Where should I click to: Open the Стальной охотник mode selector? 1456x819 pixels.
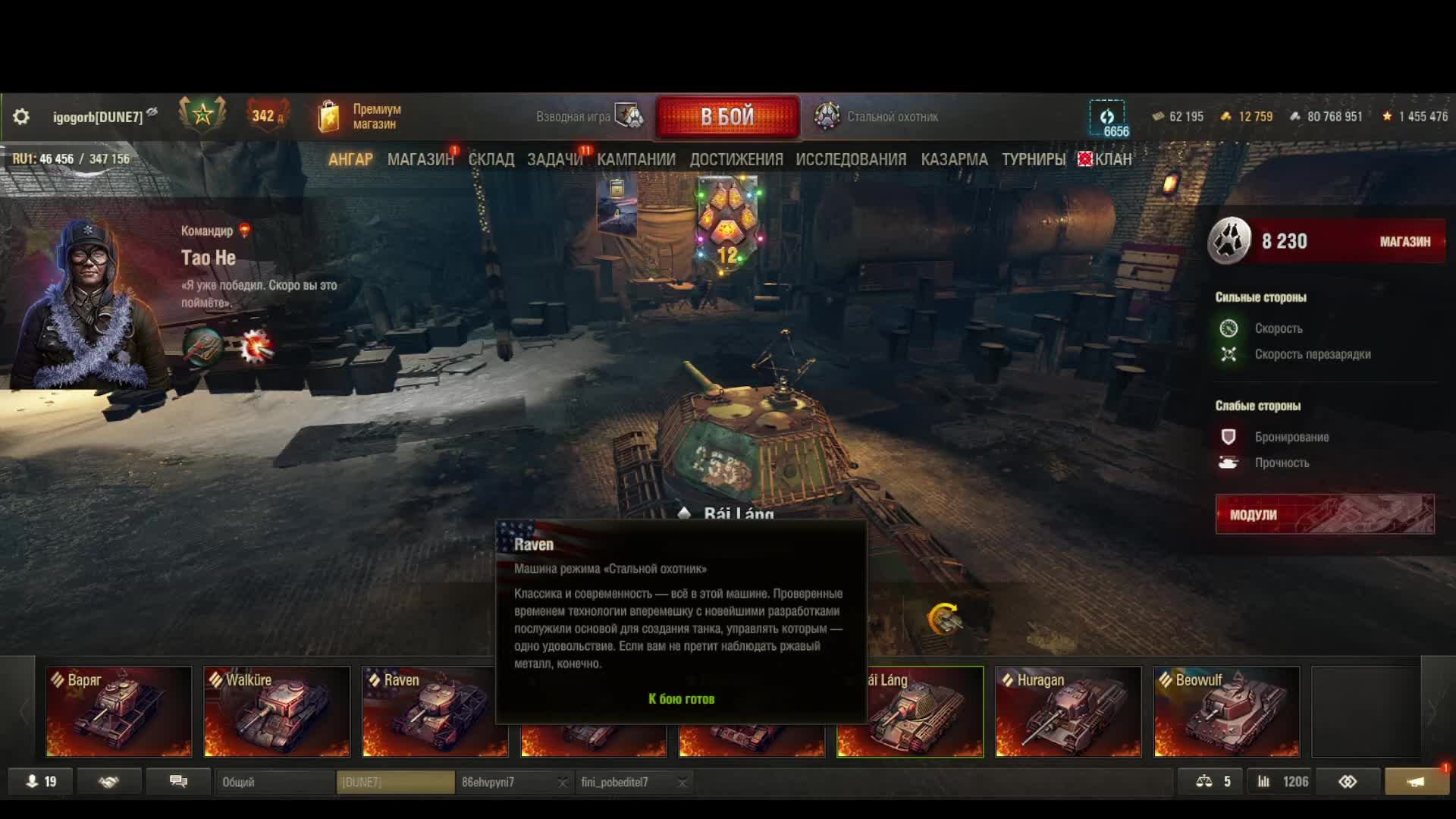(x=877, y=117)
